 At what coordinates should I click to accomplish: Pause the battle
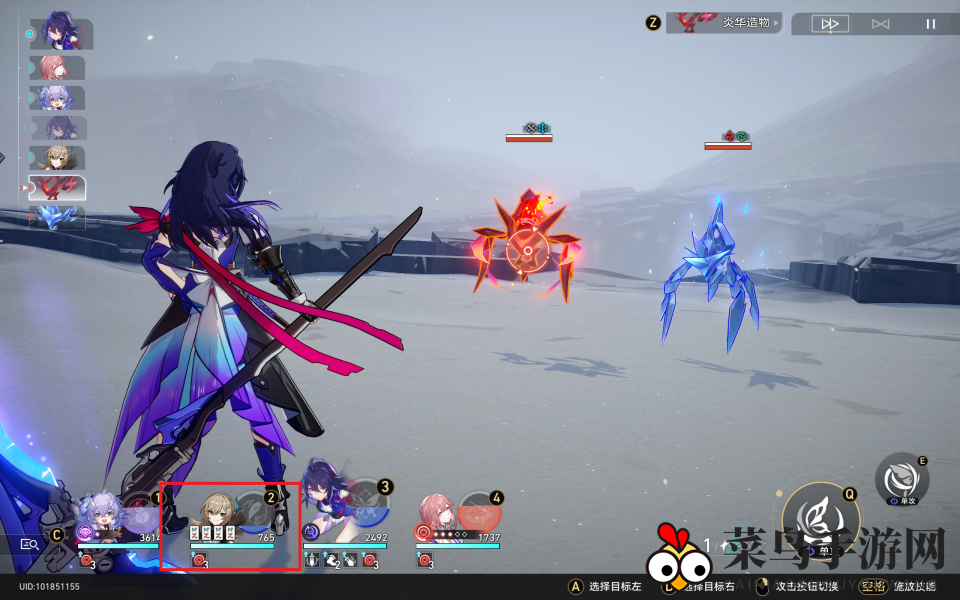pyautogui.click(x=931, y=23)
